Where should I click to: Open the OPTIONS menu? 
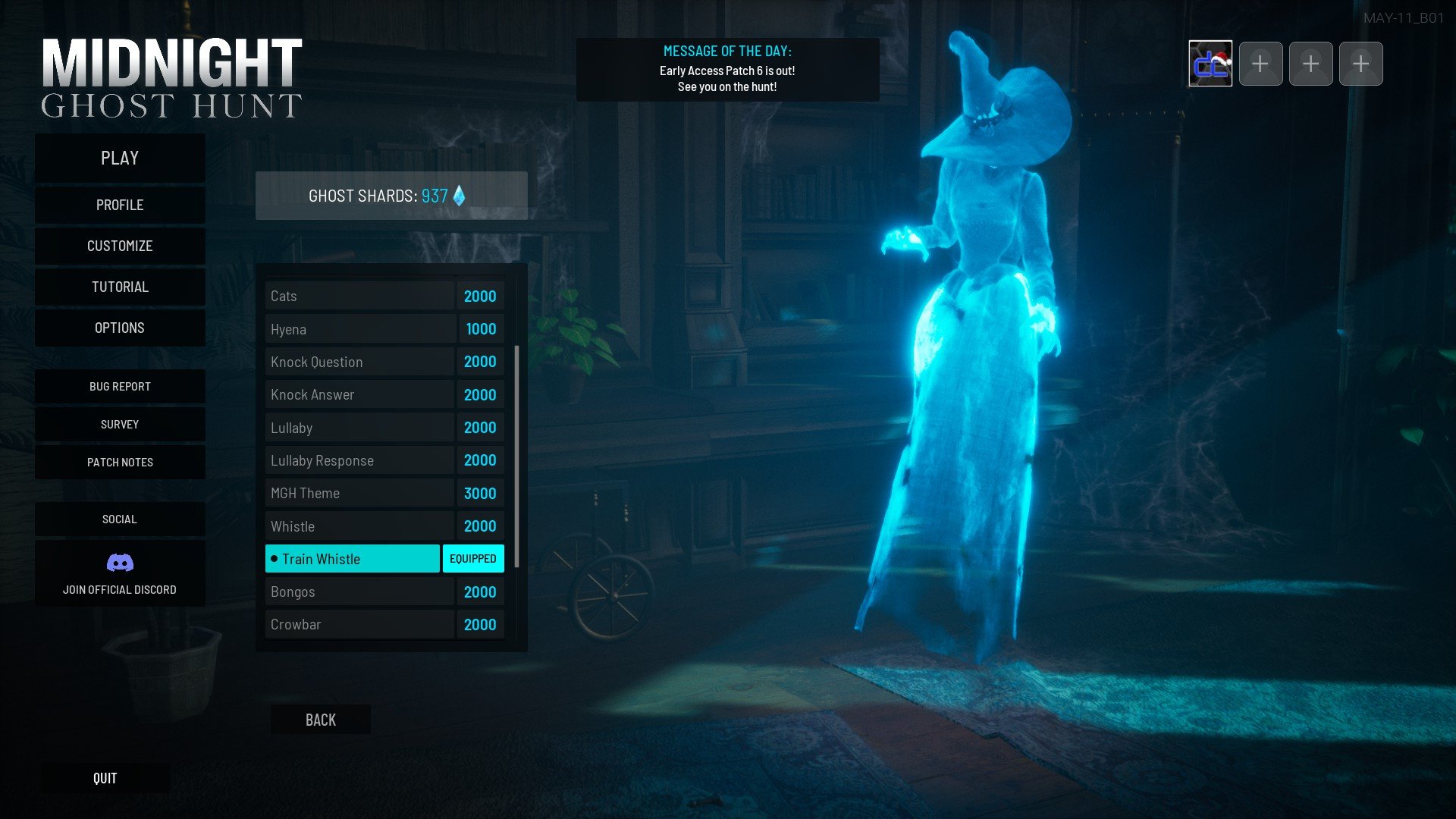[x=120, y=328]
